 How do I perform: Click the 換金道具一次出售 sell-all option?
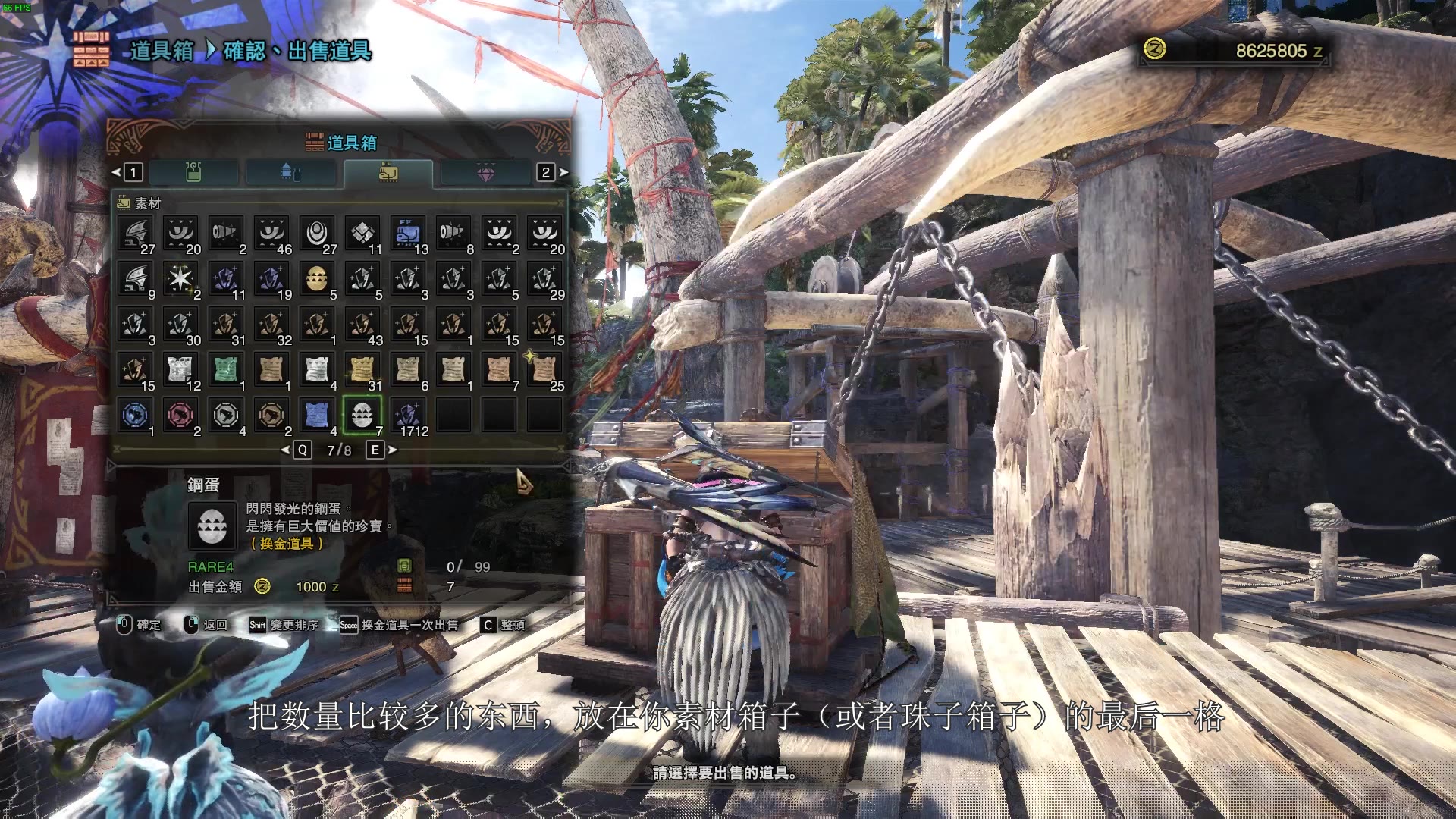click(x=400, y=625)
